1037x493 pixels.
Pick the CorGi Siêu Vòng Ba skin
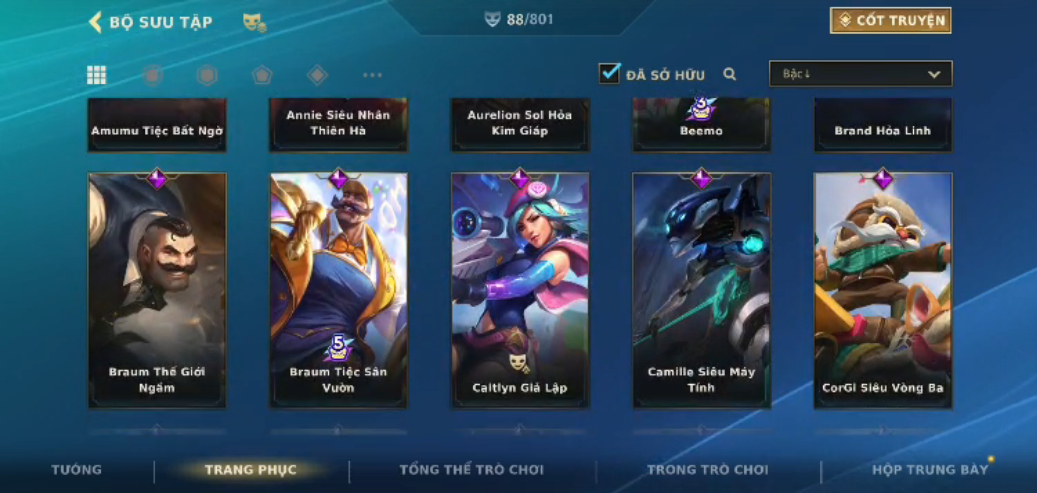tap(883, 290)
